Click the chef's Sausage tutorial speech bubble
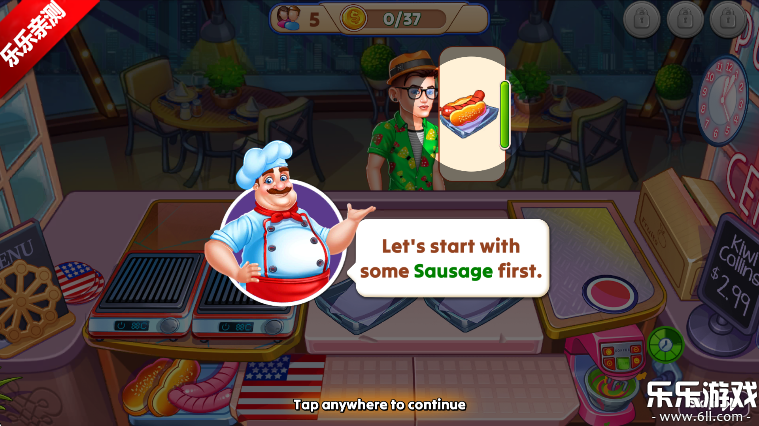Screen dimensions: 759x426 pyautogui.click(x=450, y=258)
